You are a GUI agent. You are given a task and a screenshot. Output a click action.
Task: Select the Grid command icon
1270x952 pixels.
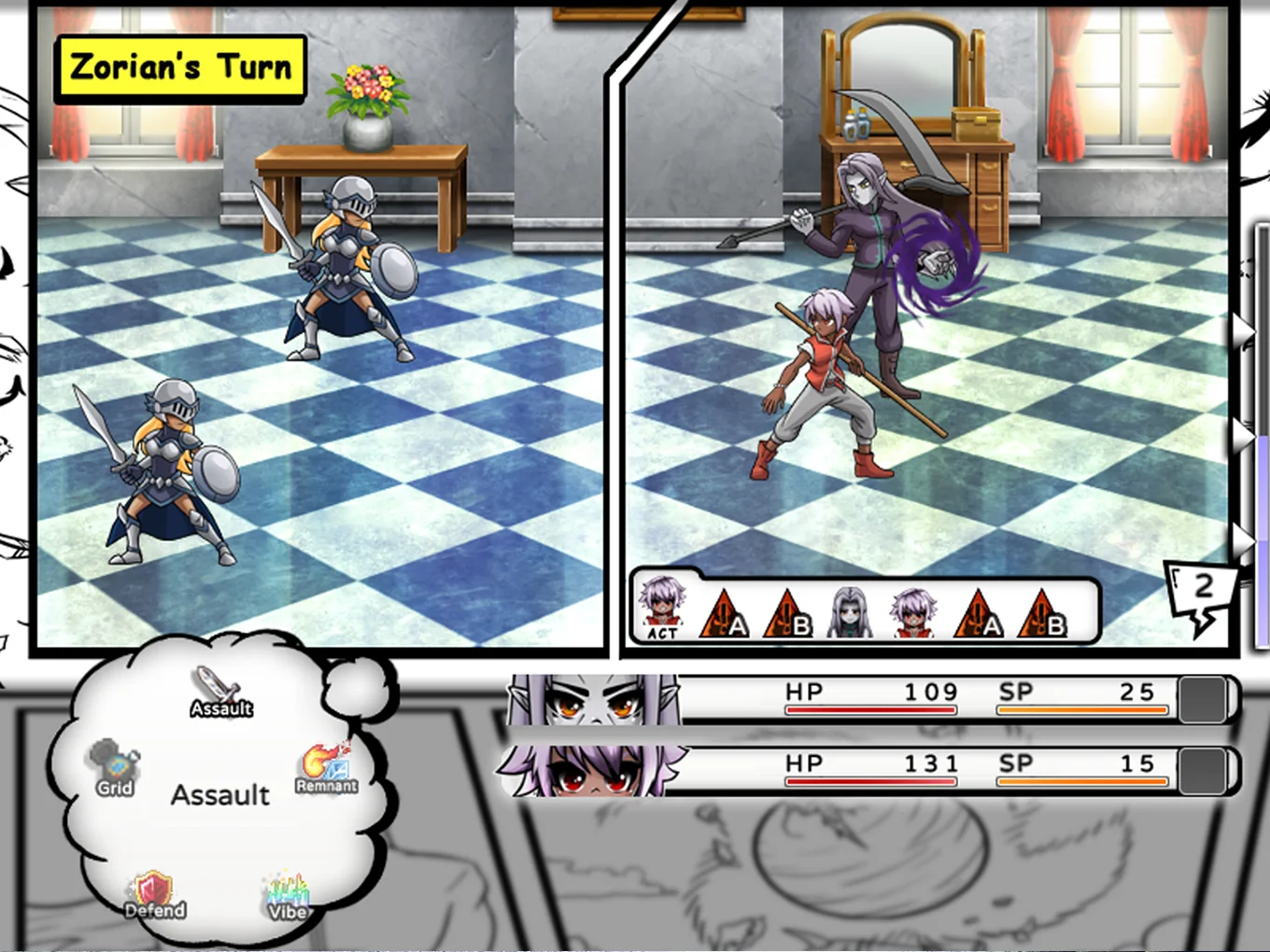coord(115,768)
